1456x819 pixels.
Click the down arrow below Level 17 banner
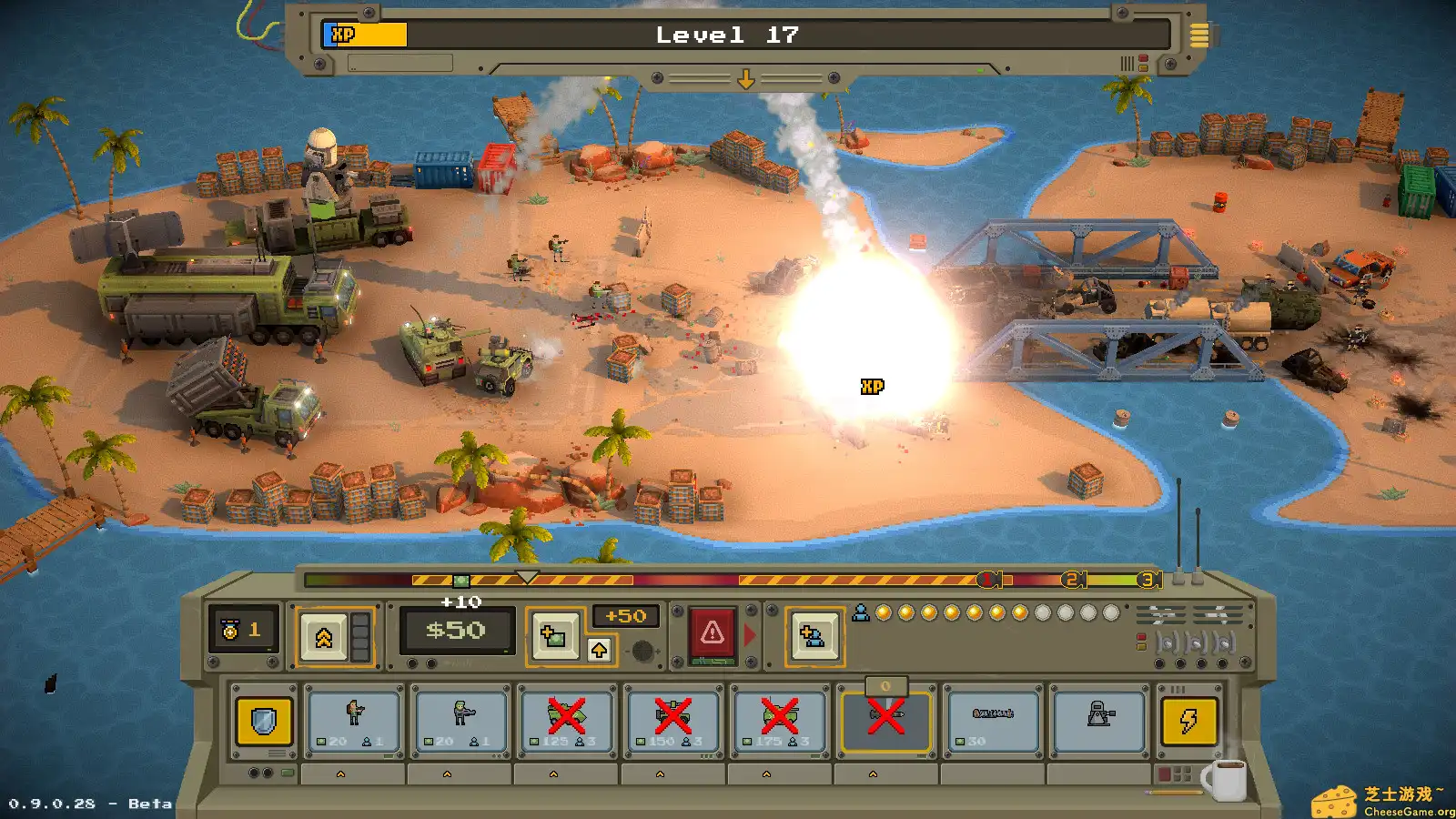[x=746, y=80]
